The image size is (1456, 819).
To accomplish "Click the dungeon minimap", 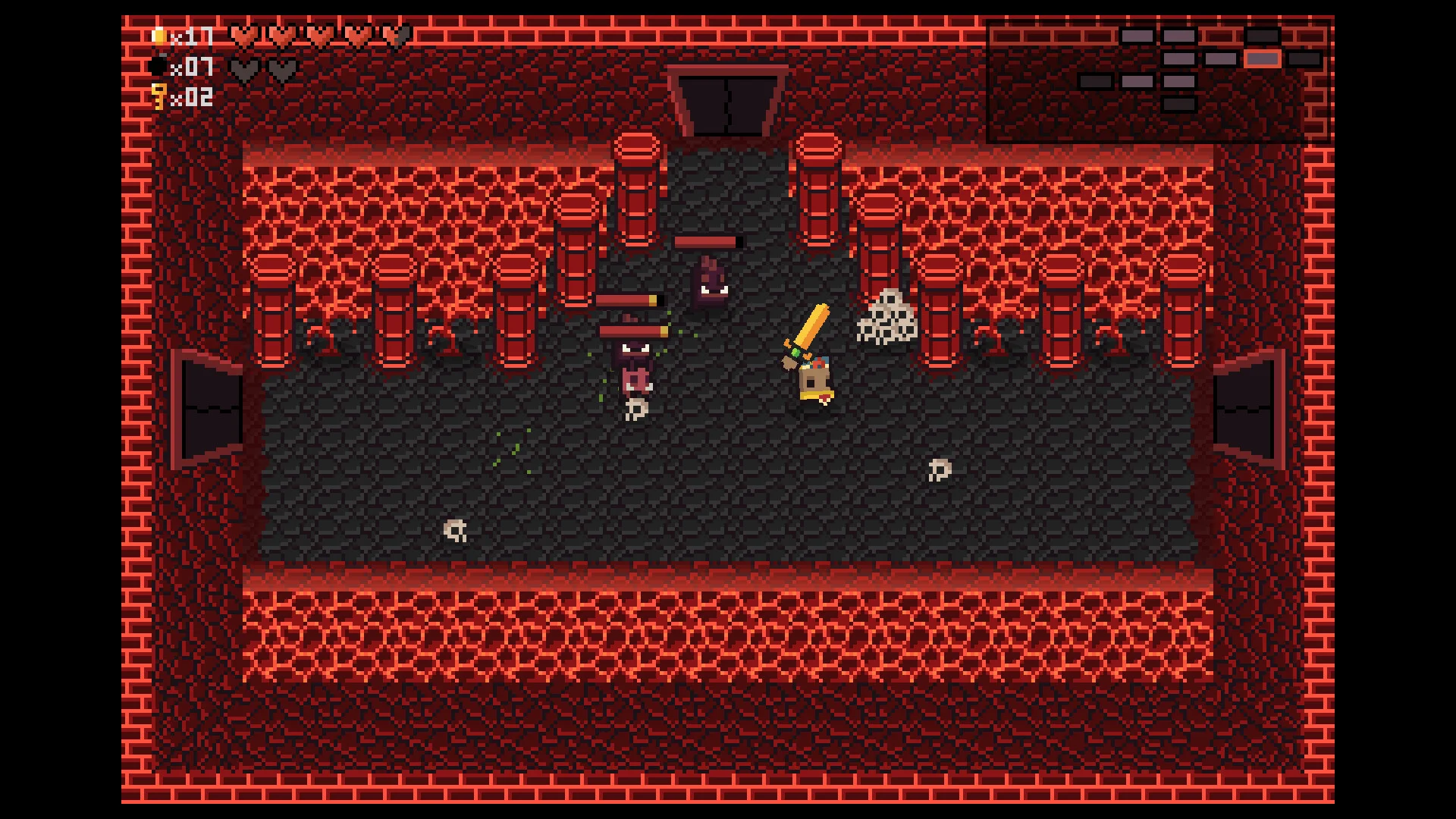I will coord(1158,82).
